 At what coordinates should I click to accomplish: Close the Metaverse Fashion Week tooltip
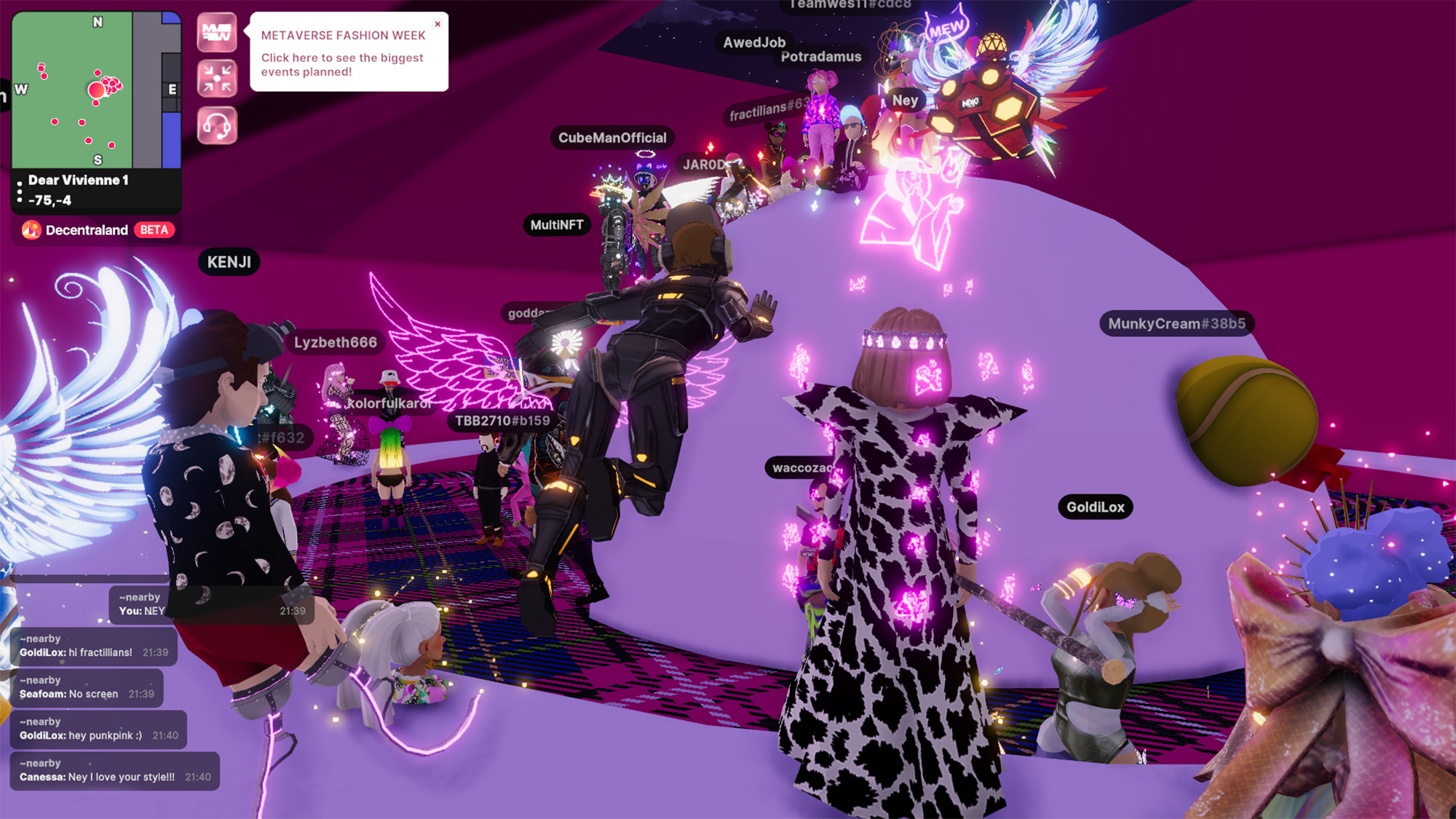point(438,24)
